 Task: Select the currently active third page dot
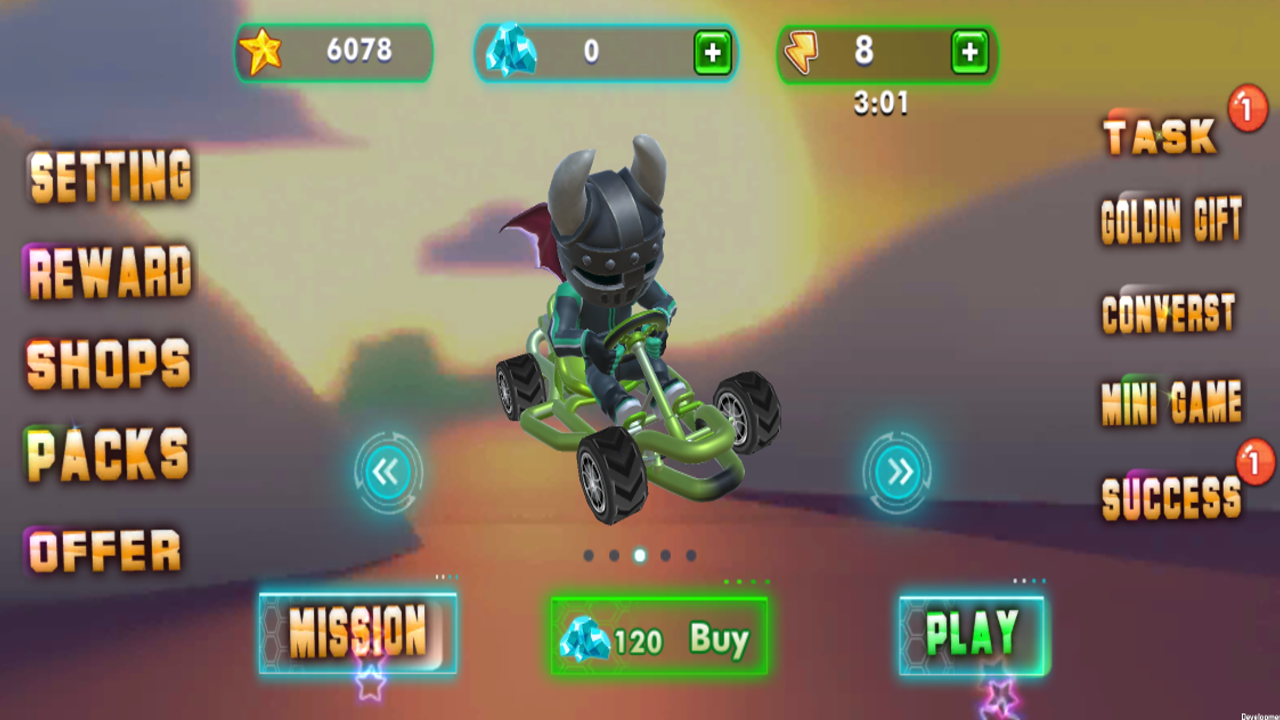pyautogui.click(x=639, y=556)
